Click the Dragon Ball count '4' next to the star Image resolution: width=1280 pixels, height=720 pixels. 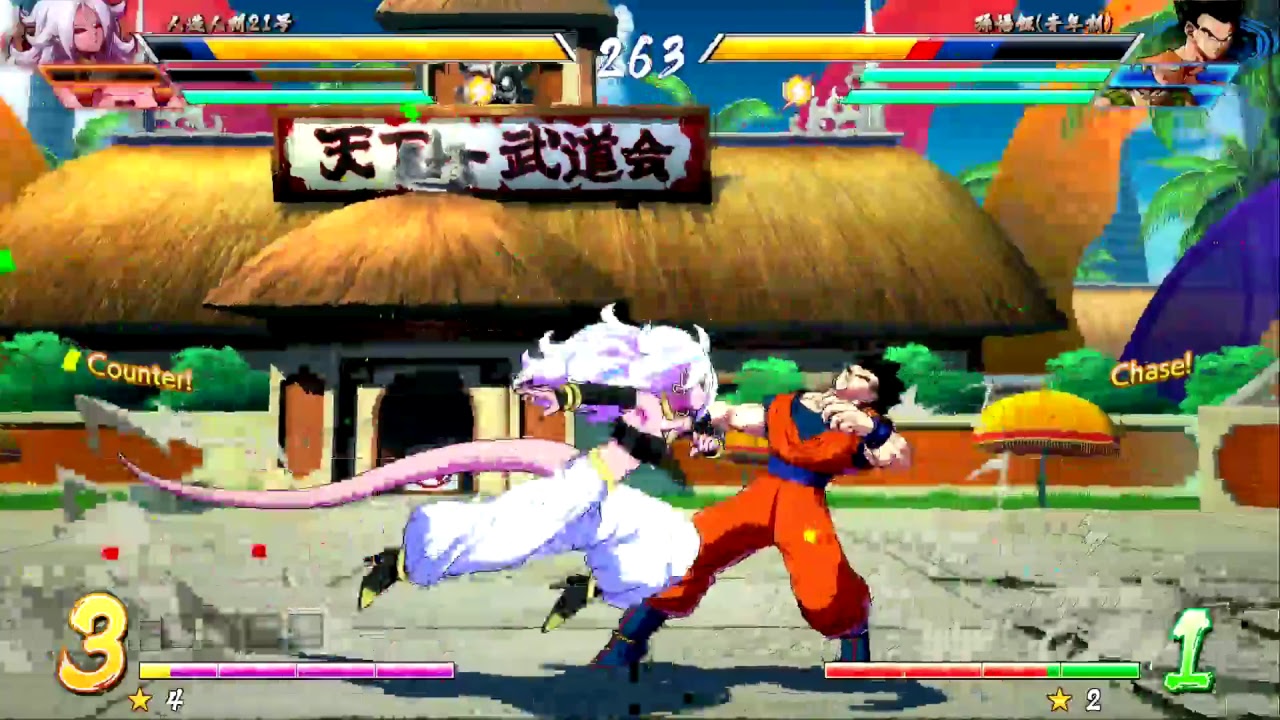click(x=170, y=700)
